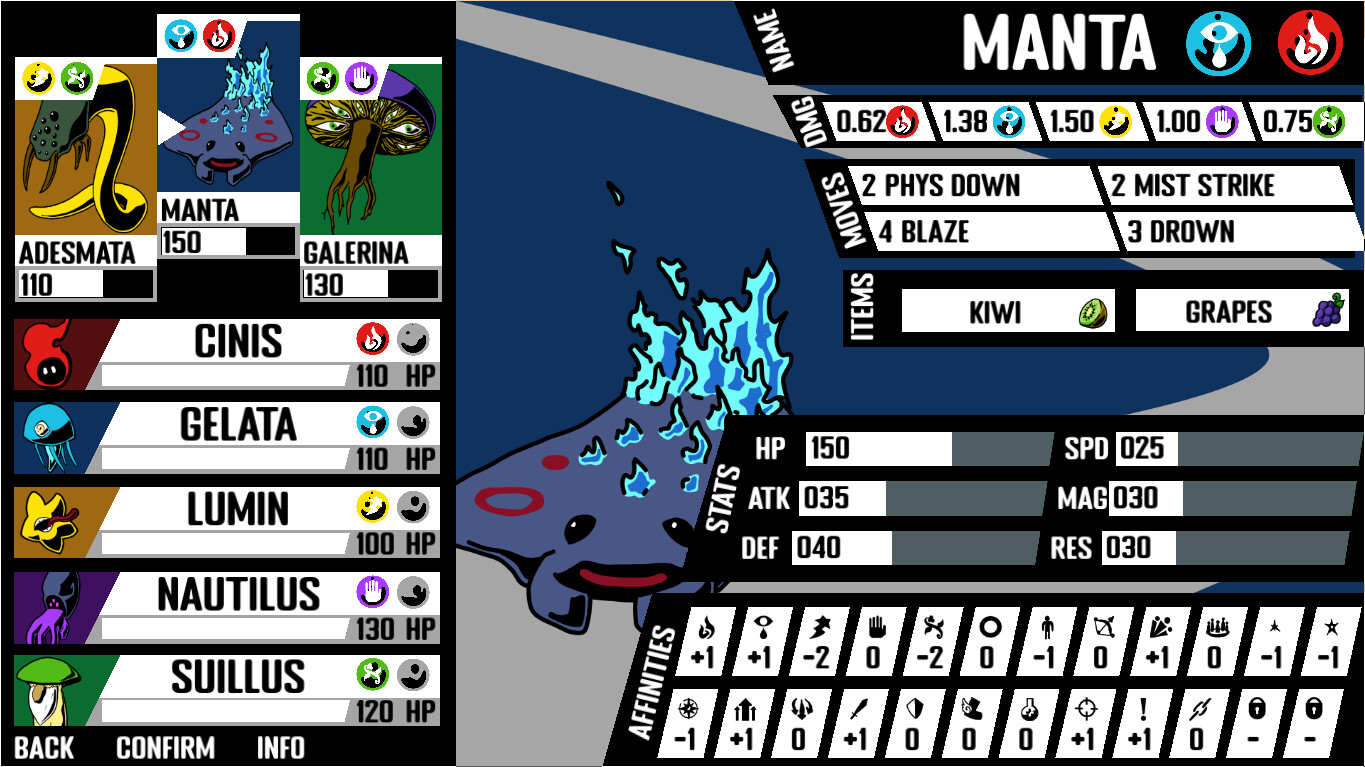This screenshot has width=1365, height=767.
Task: Open the INFO menu item
Action: [x=282, y=747]
